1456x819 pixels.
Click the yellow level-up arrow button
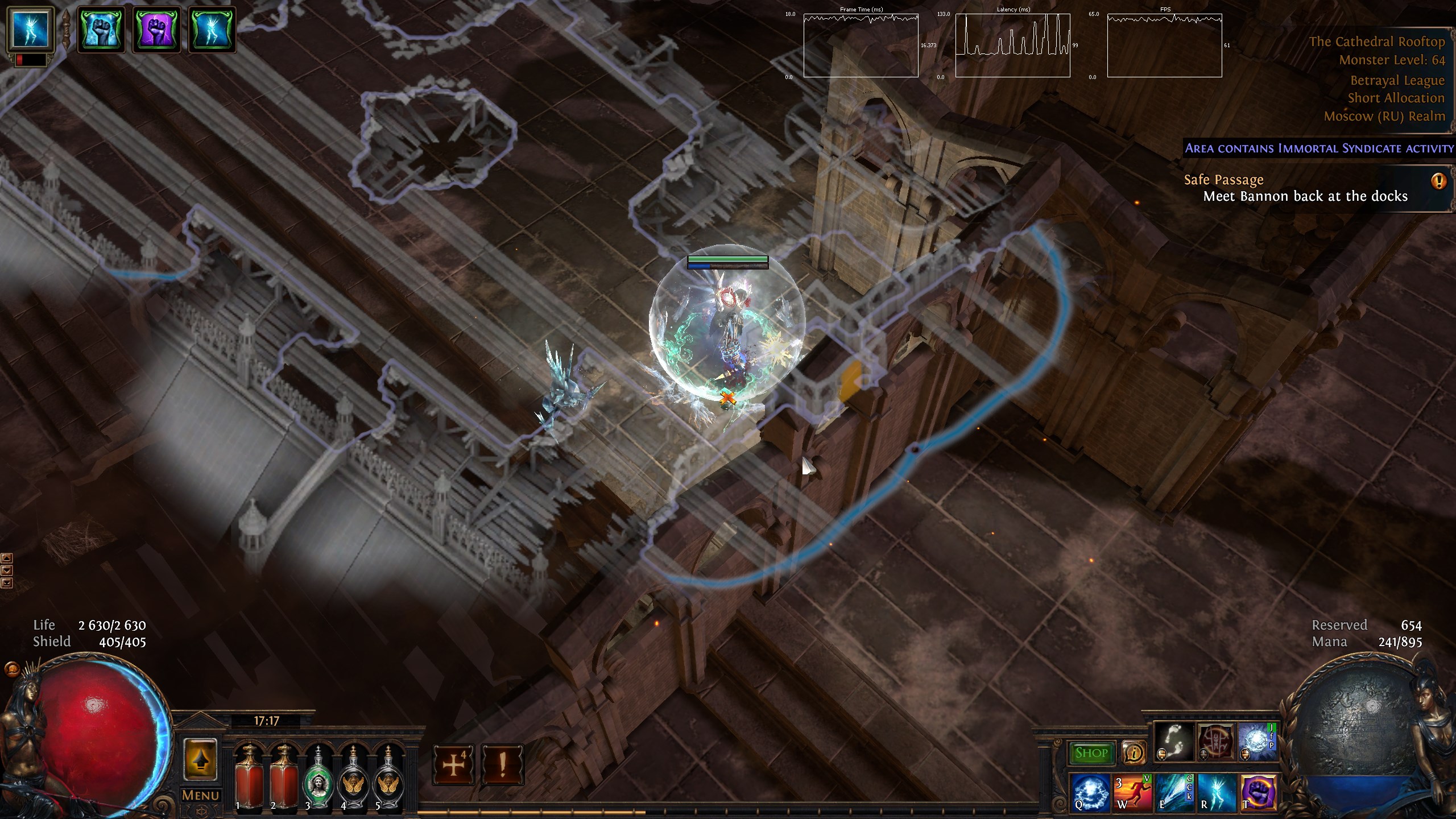[200, 759]
